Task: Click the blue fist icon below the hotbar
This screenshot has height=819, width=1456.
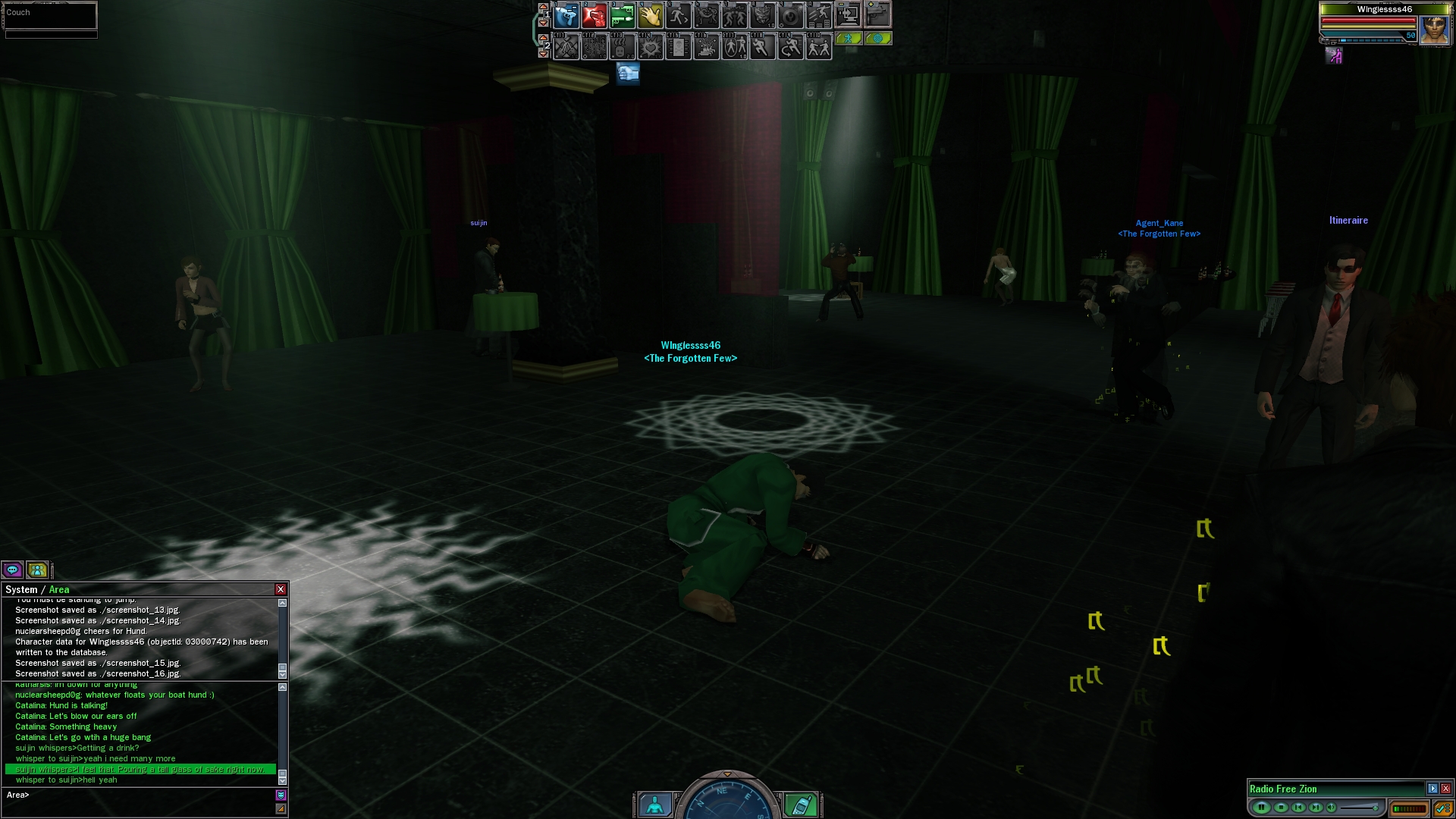Action: tap(628, 74)
